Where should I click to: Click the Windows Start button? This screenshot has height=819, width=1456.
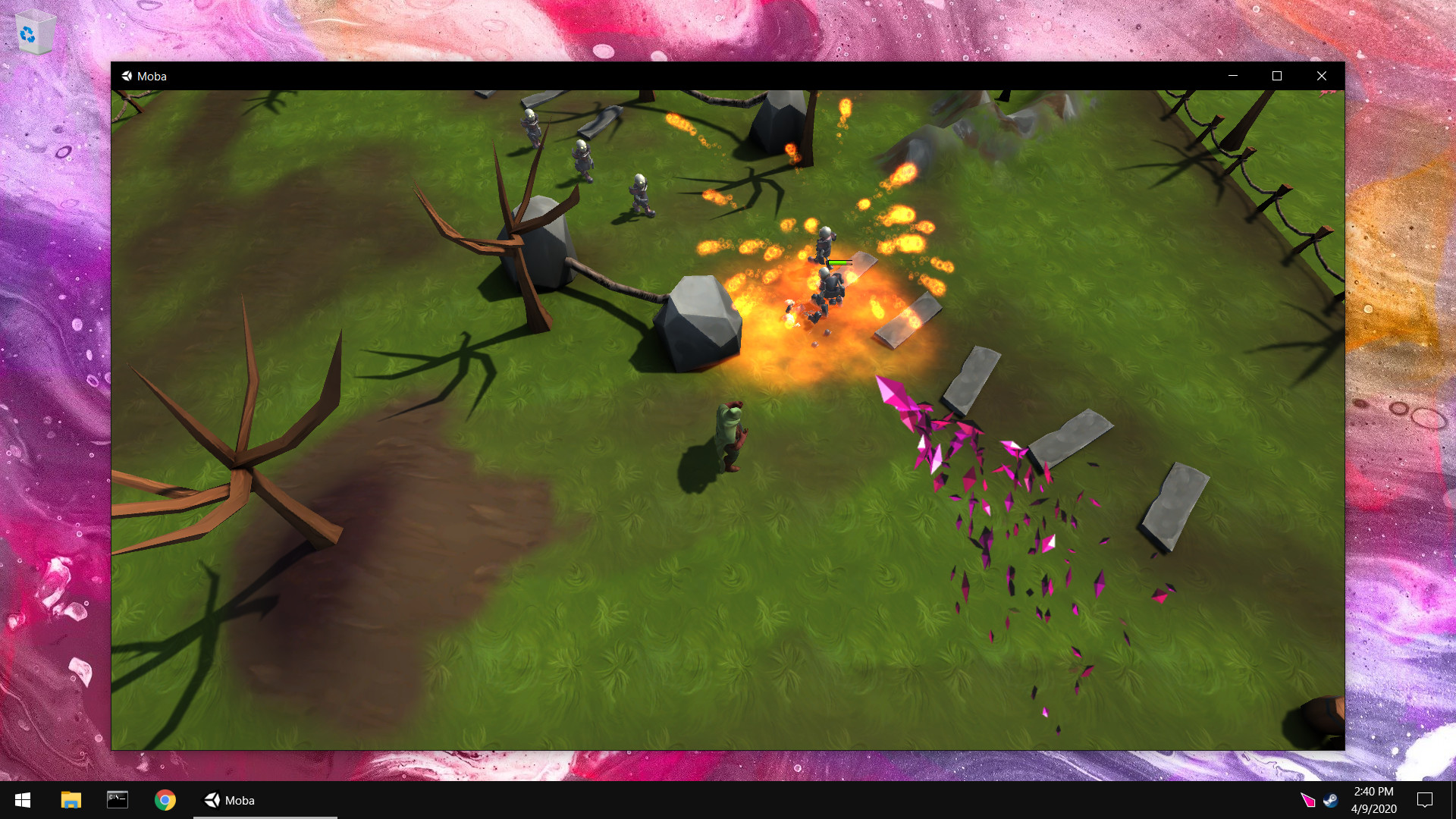[x=22, y=800]
